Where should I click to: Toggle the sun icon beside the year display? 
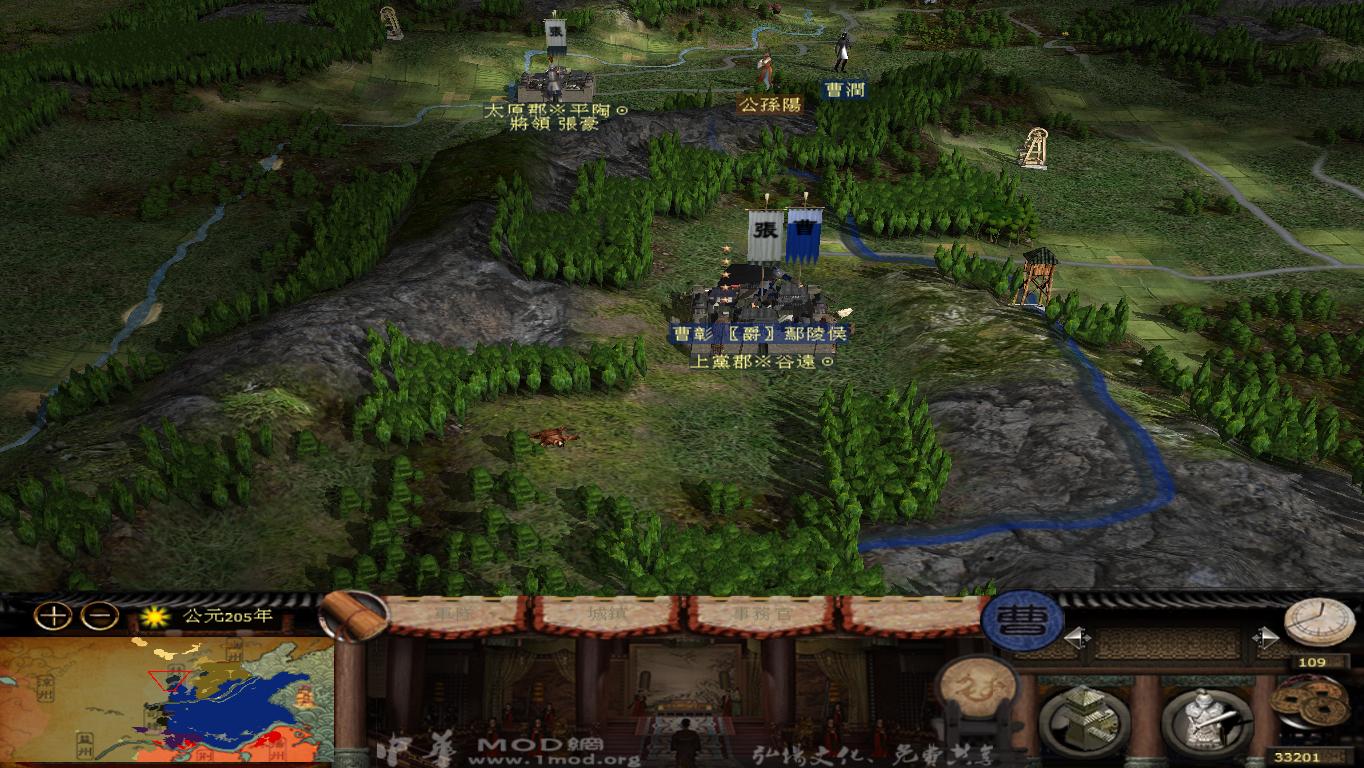coord(152,618)
